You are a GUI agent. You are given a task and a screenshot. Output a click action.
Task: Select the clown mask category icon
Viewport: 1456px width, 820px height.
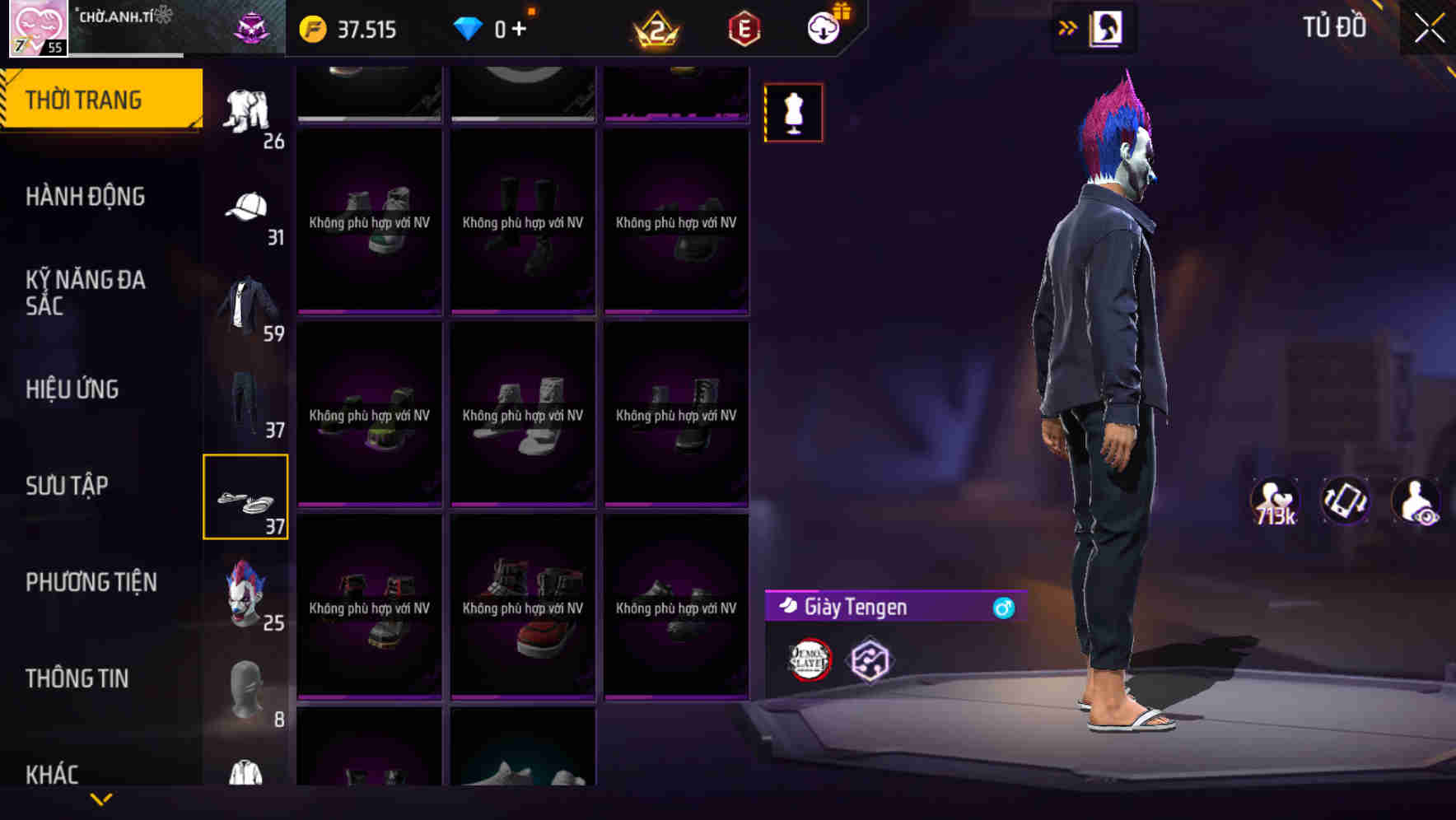tap(244, 591)
